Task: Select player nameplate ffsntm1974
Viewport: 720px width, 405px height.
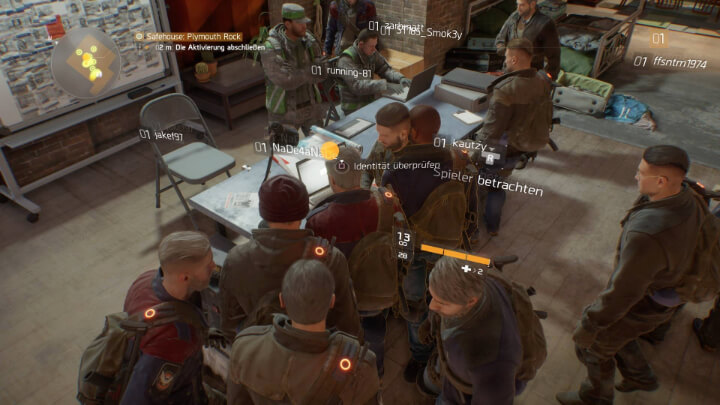Action: pyautogui.click(x=676, y=62)
